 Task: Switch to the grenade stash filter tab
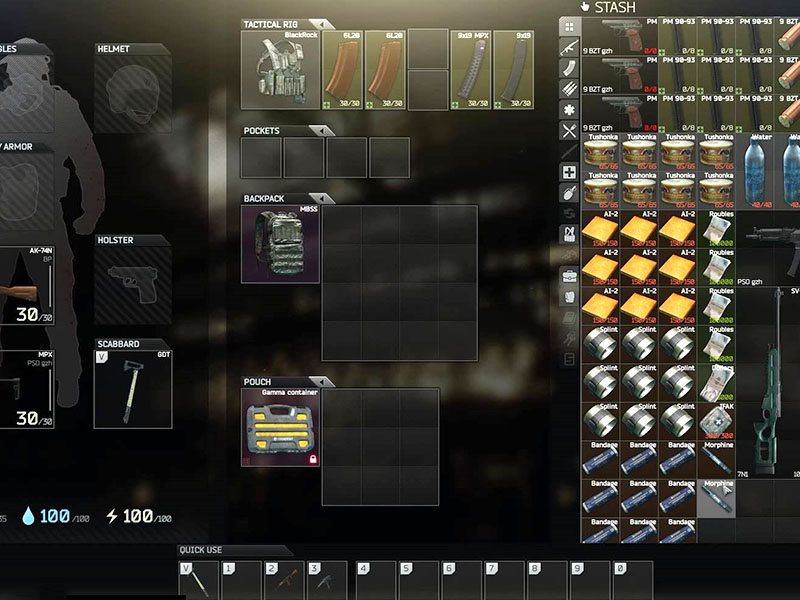click(x=569, y=195)
